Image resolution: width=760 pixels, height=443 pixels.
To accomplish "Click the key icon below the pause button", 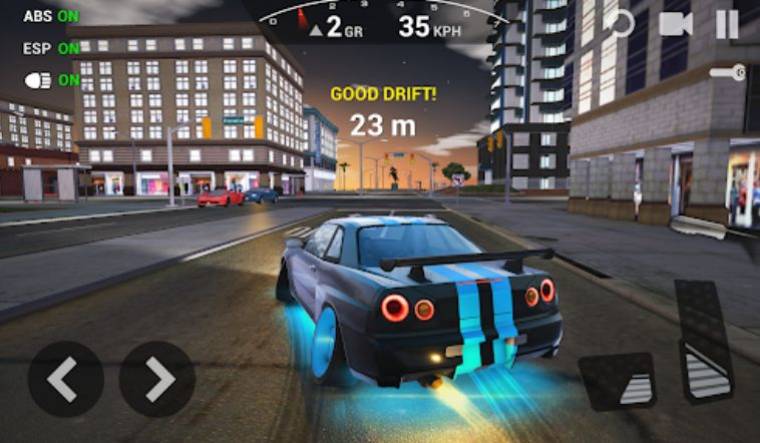I will tap(727, 73).
